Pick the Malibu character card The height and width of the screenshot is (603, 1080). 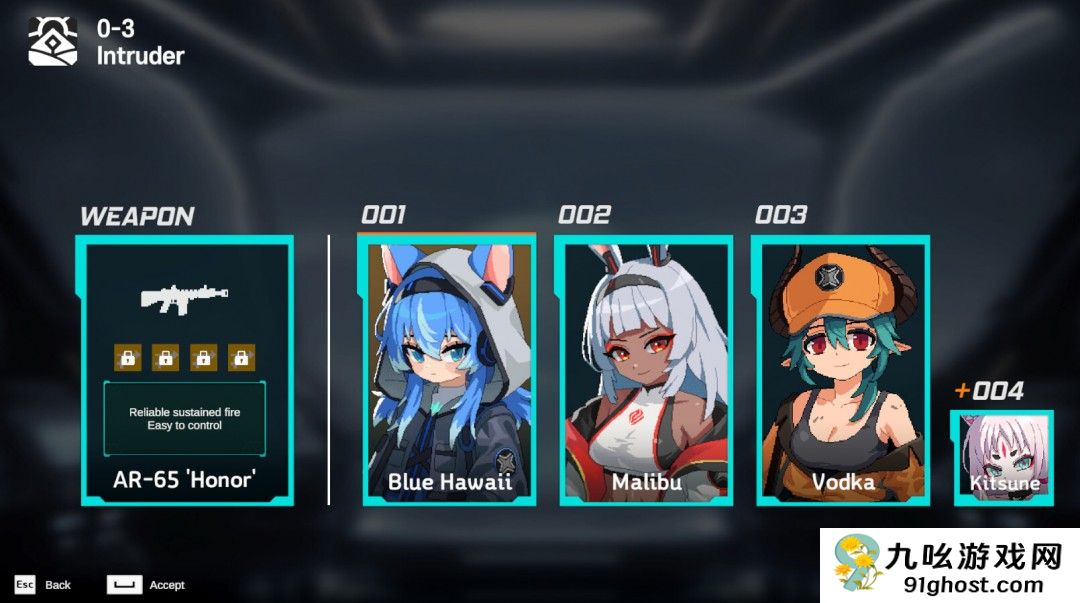[644, 370]
